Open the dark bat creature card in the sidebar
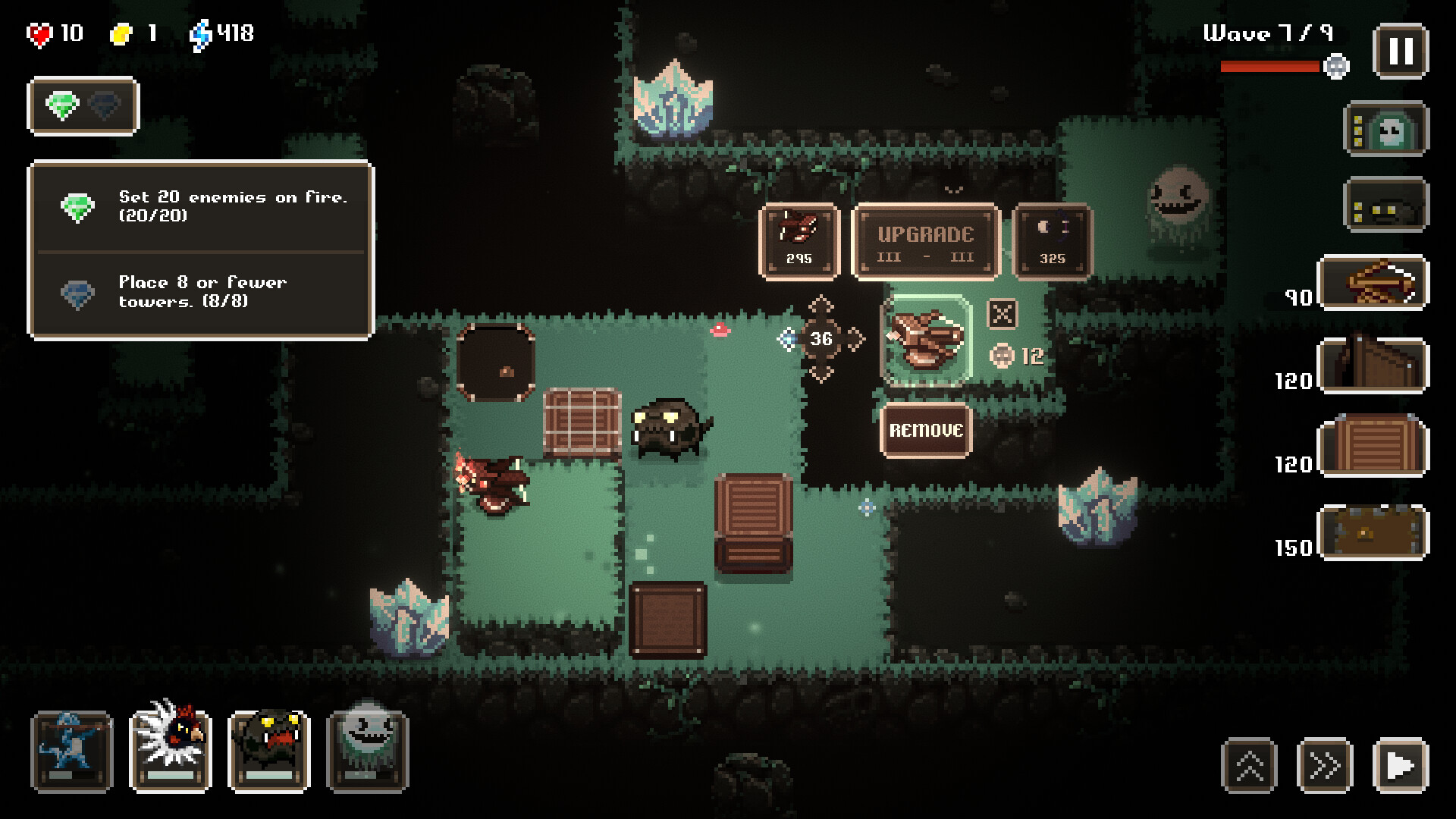This screenshot has width=1456, height=819. click(1386, 206)
